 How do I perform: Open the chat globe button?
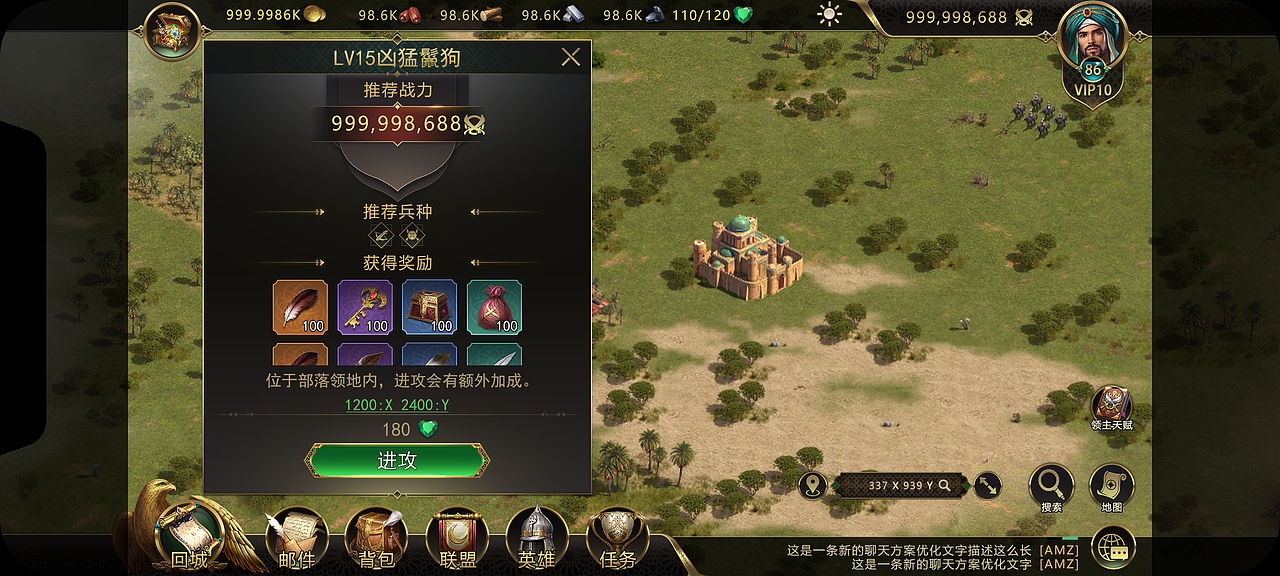pyautogui.click(x=1114, y=548)
